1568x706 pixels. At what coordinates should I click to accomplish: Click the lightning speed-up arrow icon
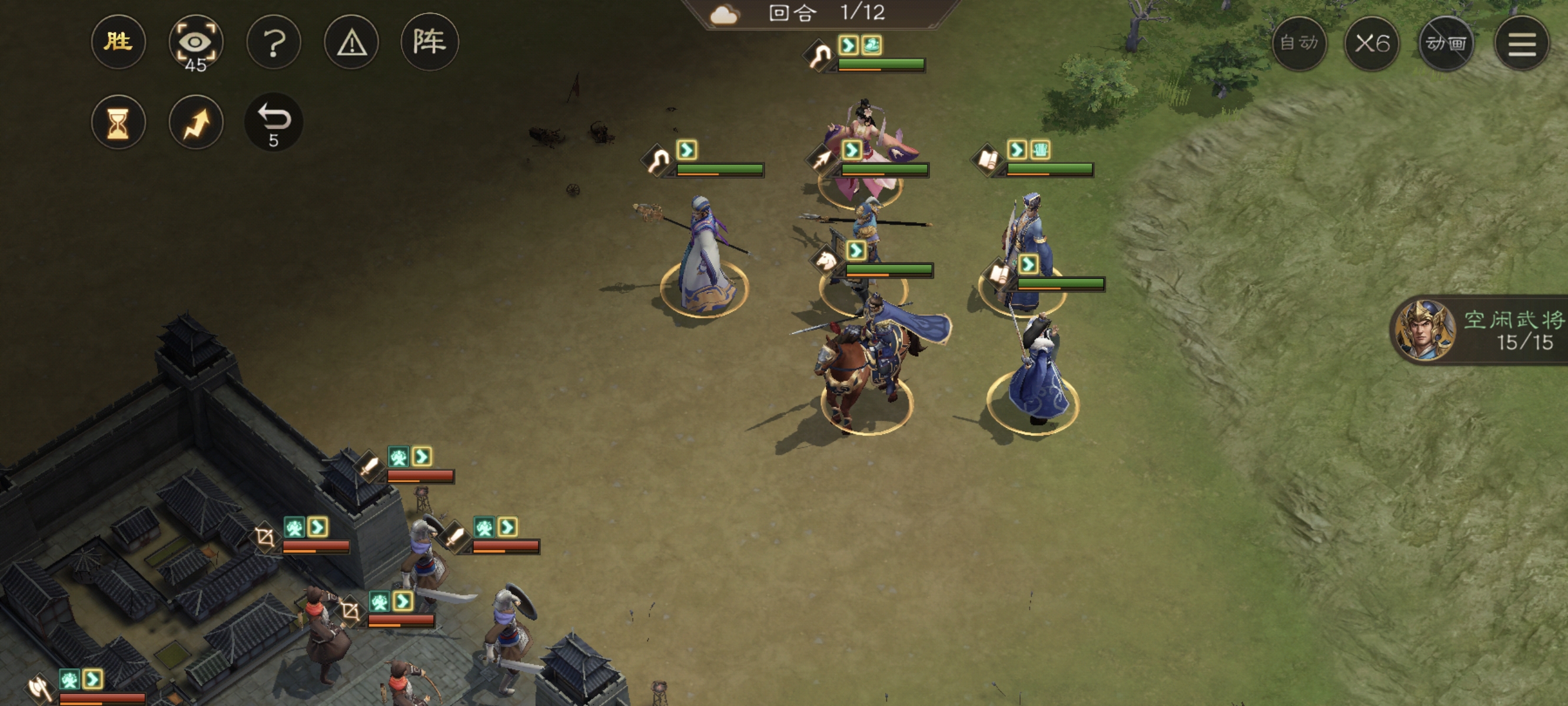coord(195,122)
